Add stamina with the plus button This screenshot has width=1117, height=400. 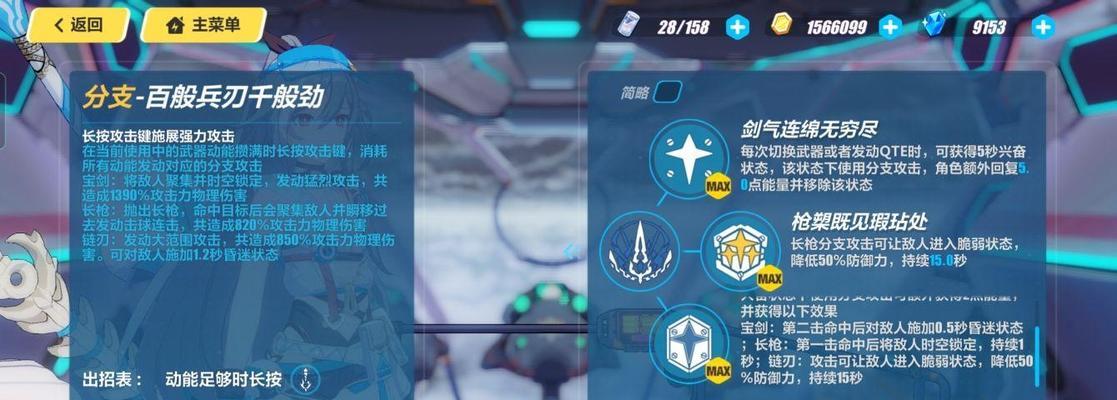[737, 27]
